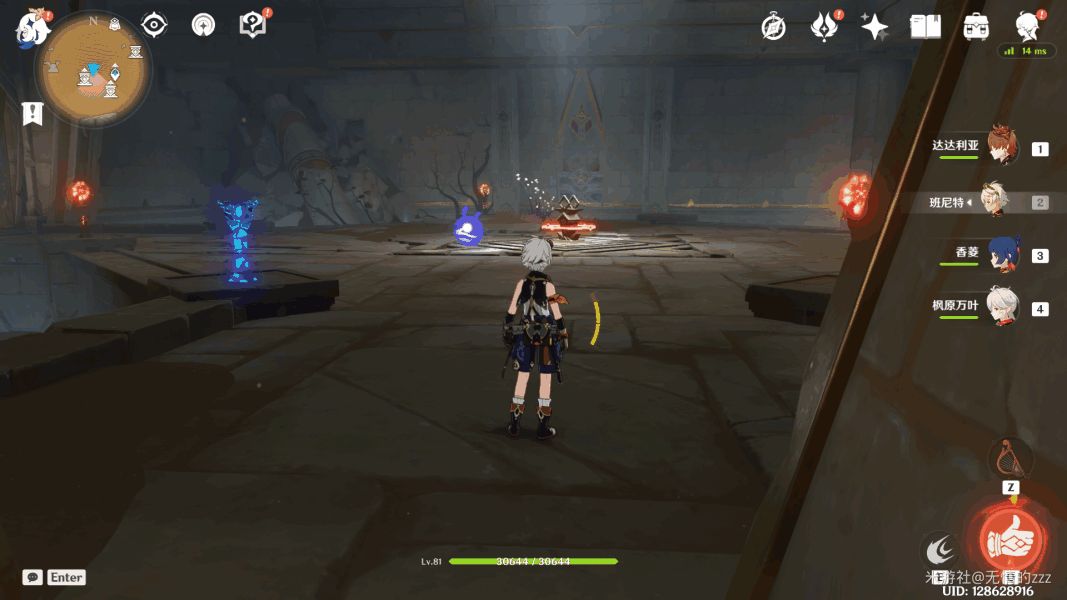The height and width of the screenshot is (600, 1067).
Task: Switch to party member 枫原万叶
Action: (x=1001, y=307)
